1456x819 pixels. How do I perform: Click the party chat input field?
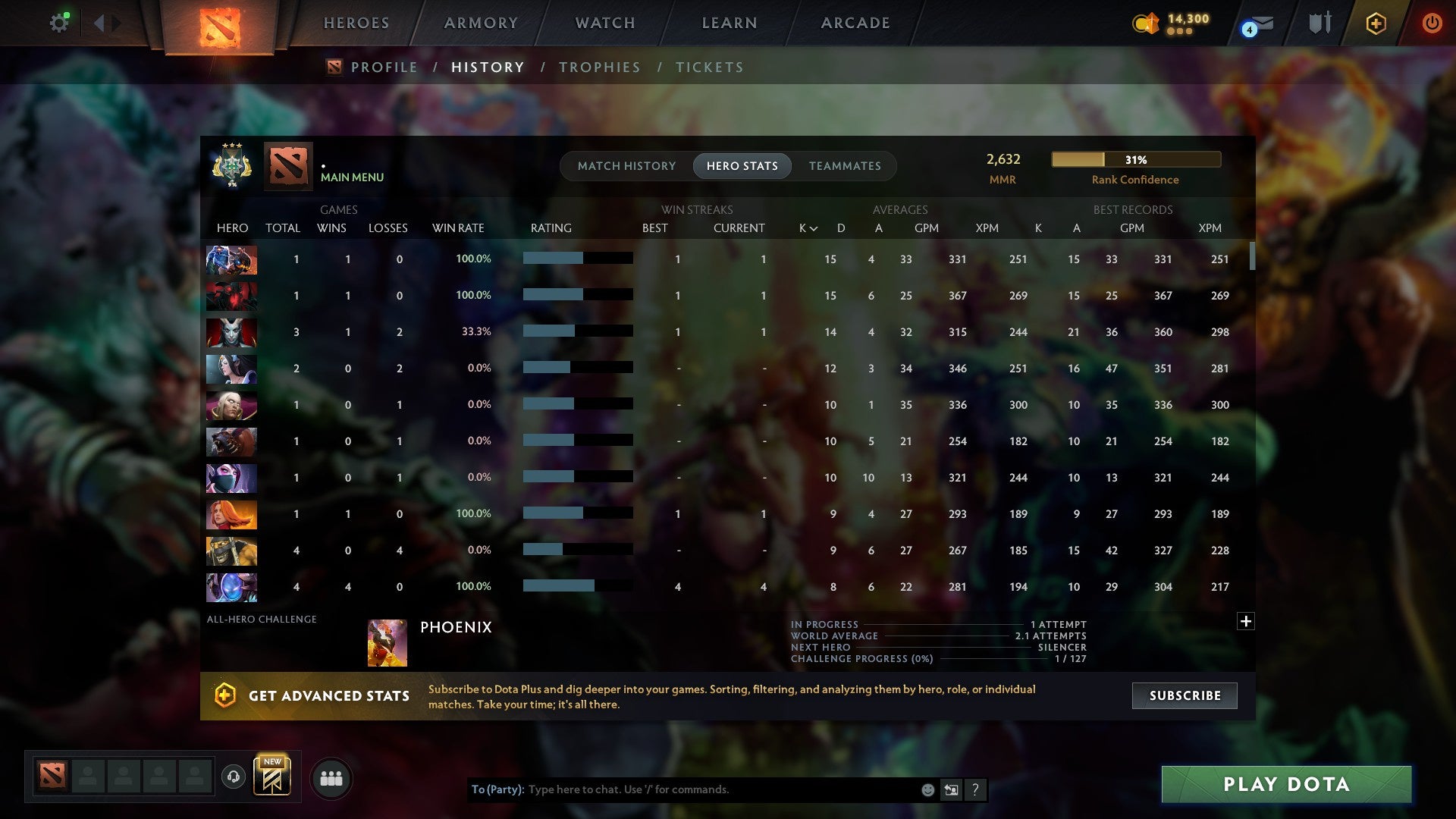point(682,789)
